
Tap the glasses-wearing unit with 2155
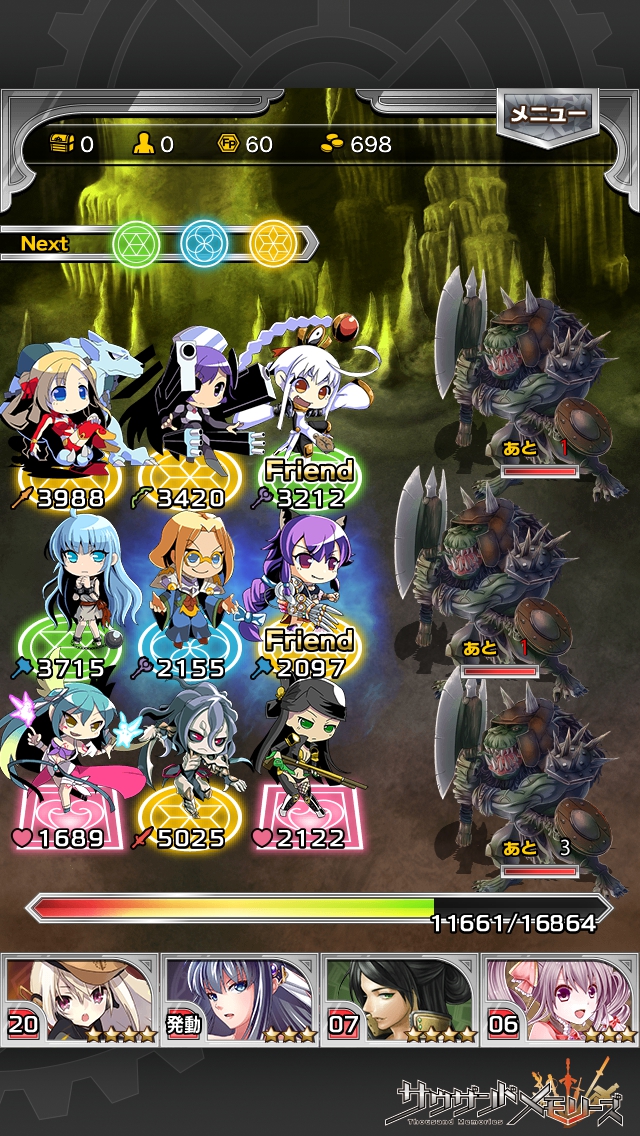click(190, 590)
